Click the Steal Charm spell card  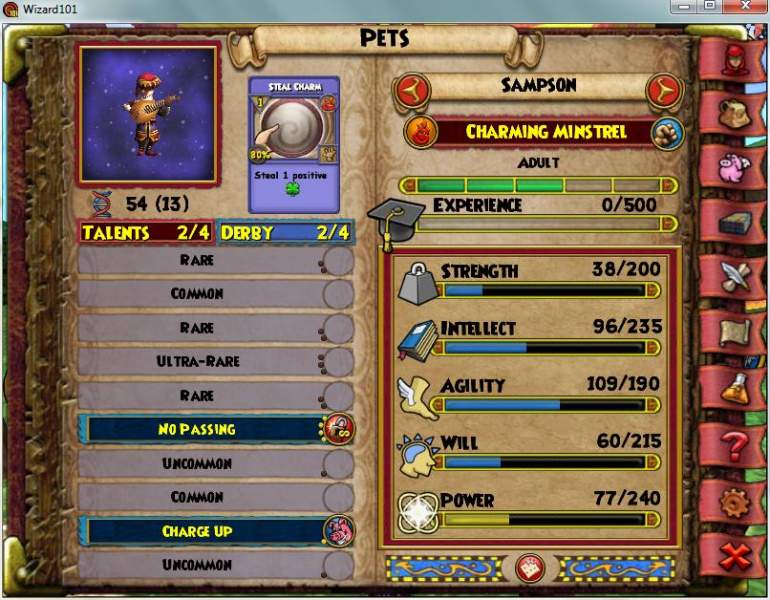click(294, 140)
